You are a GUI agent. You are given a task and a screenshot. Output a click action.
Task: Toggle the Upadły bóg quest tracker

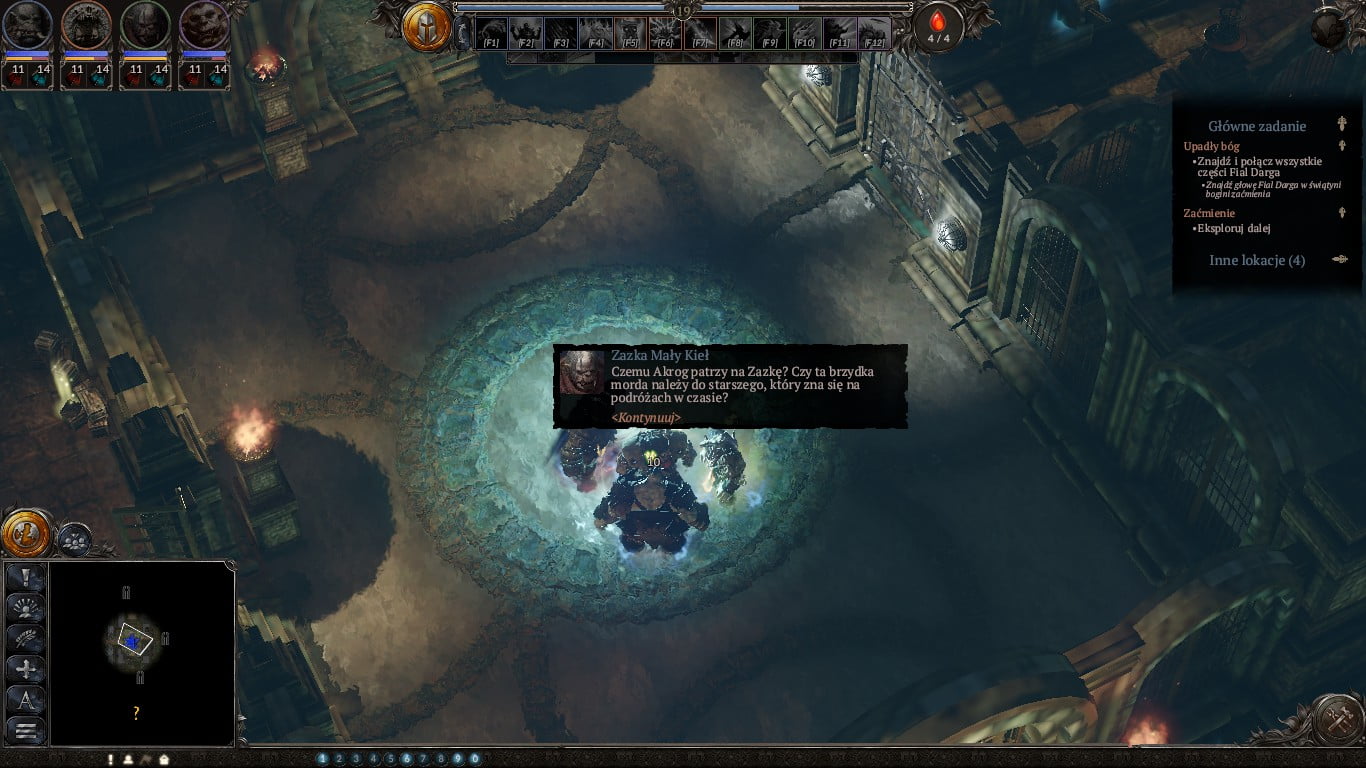tap(1342, 146)
